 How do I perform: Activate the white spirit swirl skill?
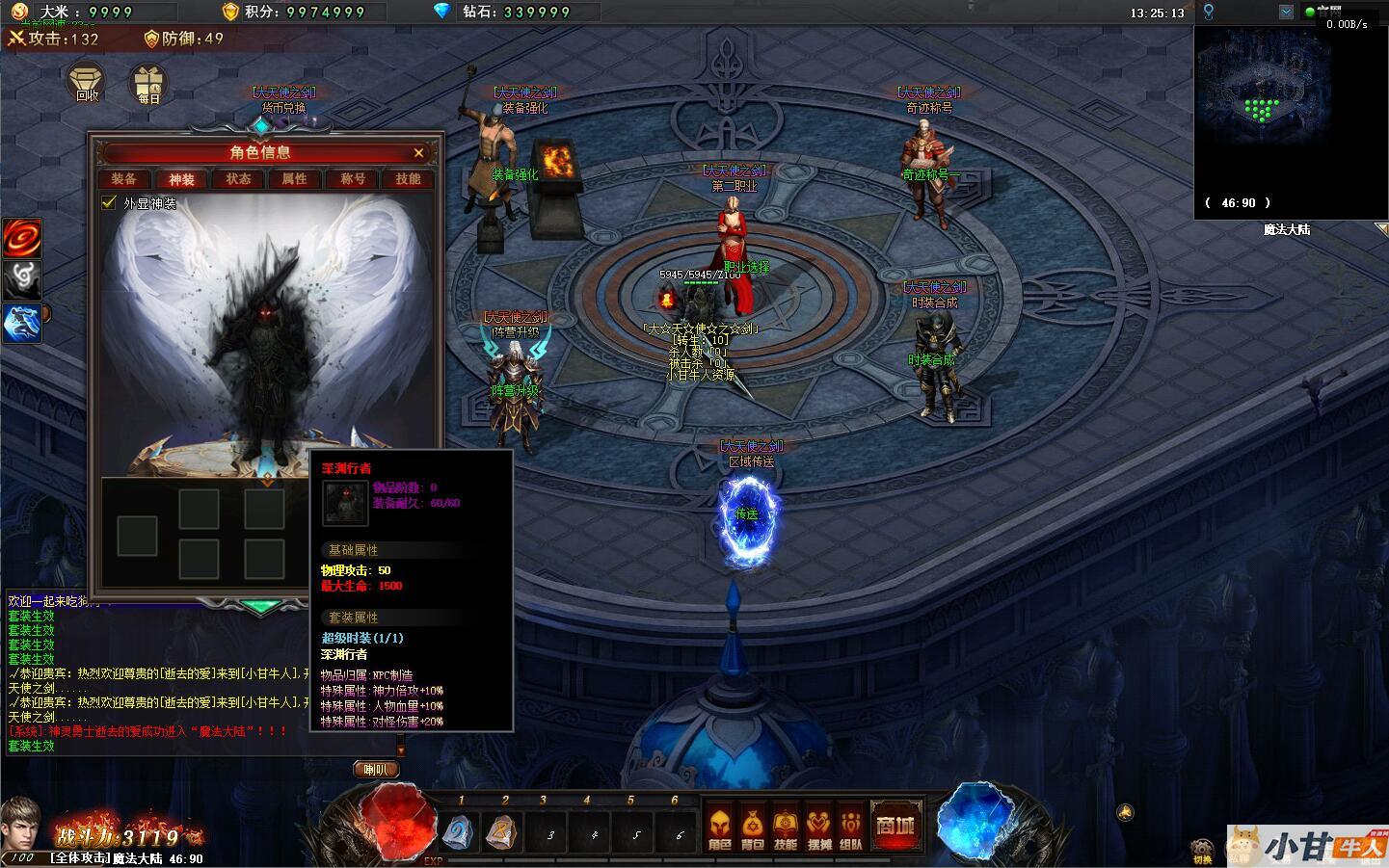21,279
